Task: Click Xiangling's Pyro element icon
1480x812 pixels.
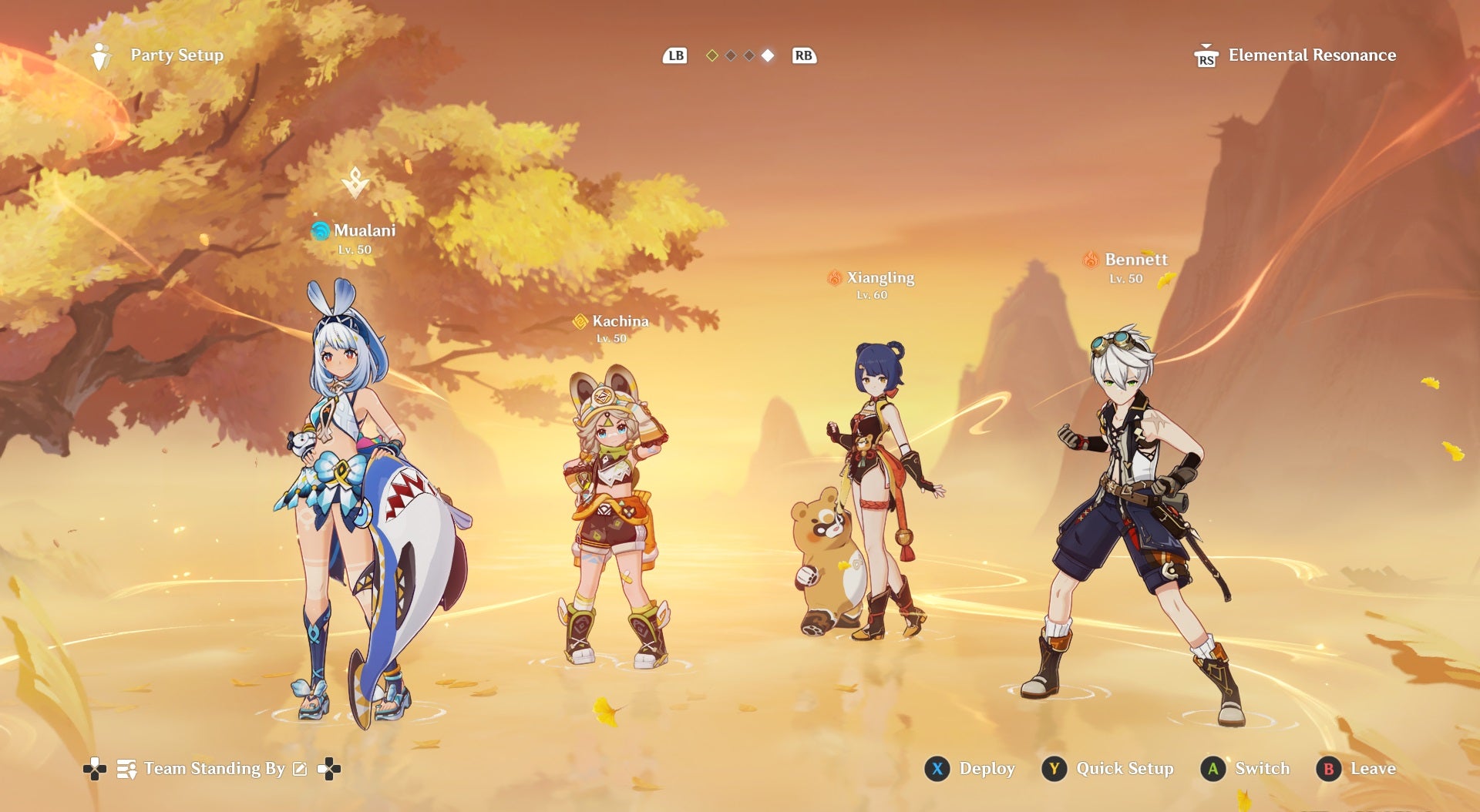Action: pos(836,278)
